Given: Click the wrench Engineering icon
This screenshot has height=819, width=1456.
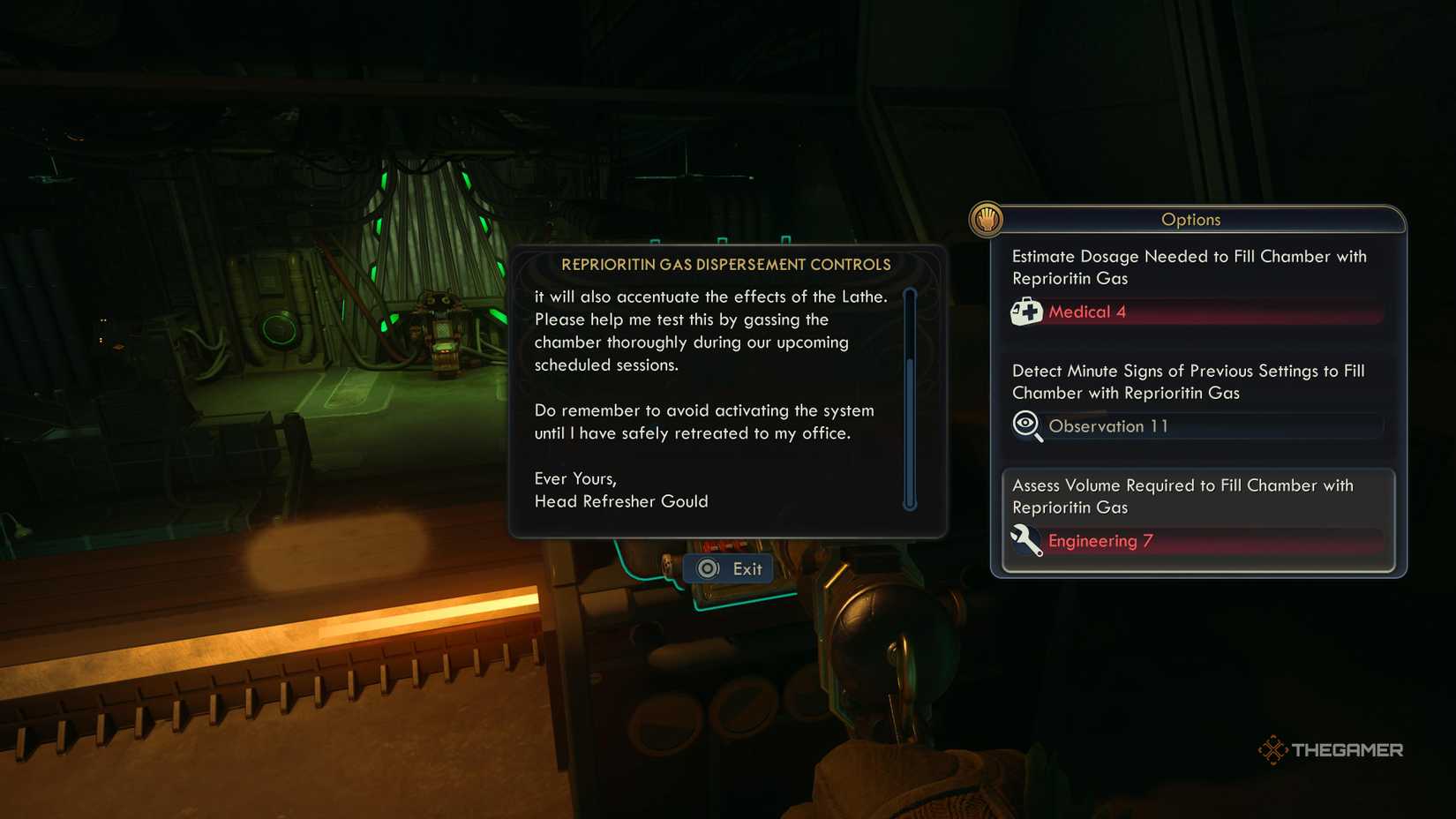Looking at the screenshot, I should point(1025,541).
